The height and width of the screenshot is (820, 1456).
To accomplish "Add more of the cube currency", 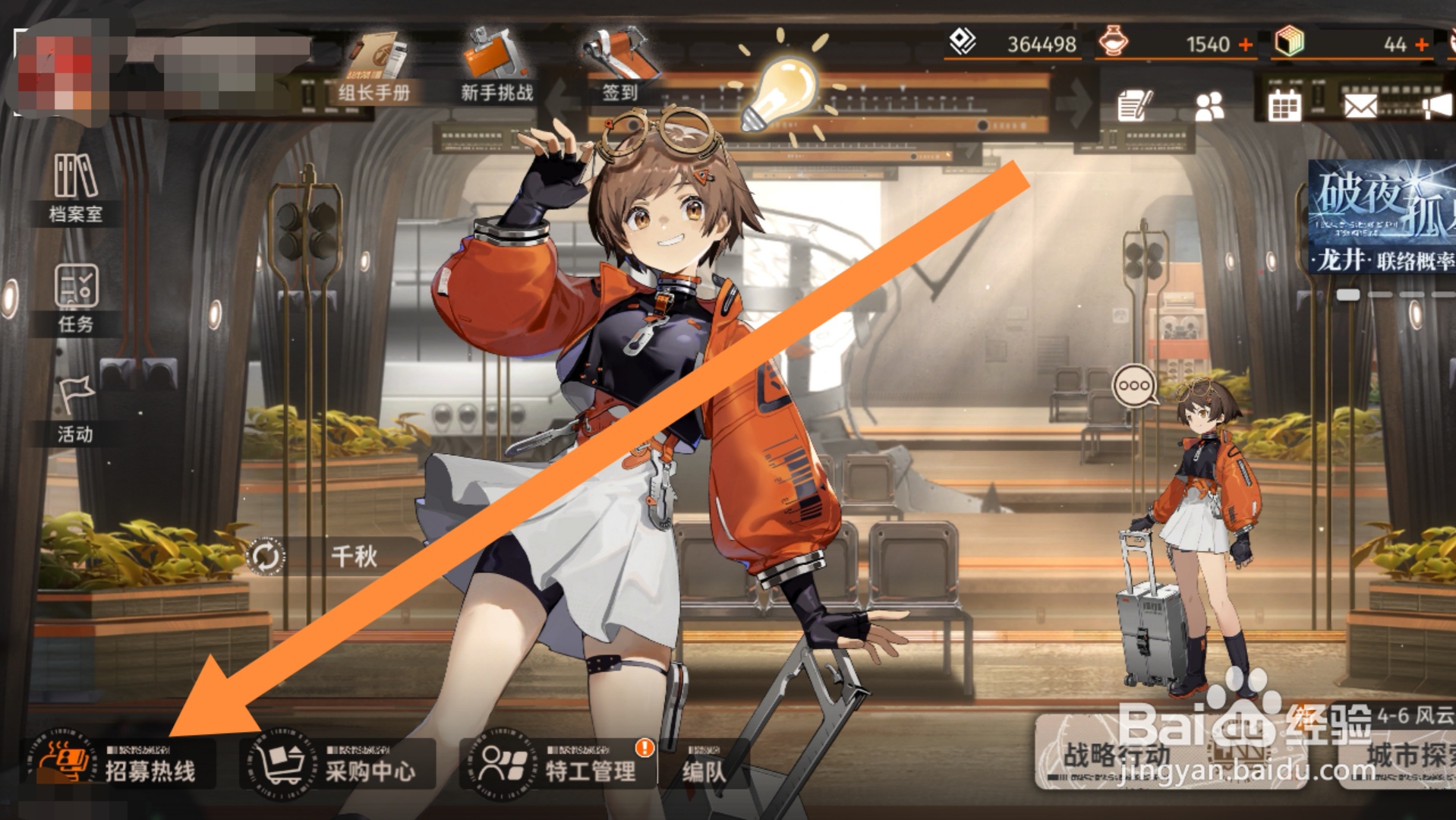I will tap(1421, 45).
